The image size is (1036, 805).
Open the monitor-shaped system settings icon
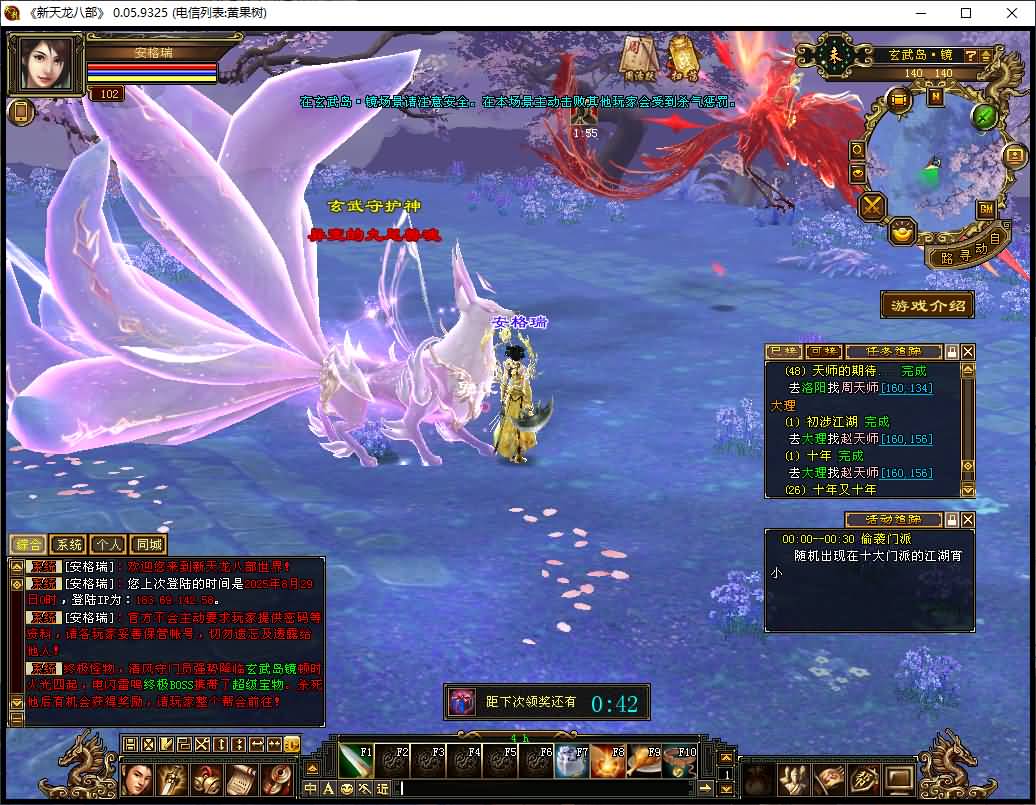(897, 779)
